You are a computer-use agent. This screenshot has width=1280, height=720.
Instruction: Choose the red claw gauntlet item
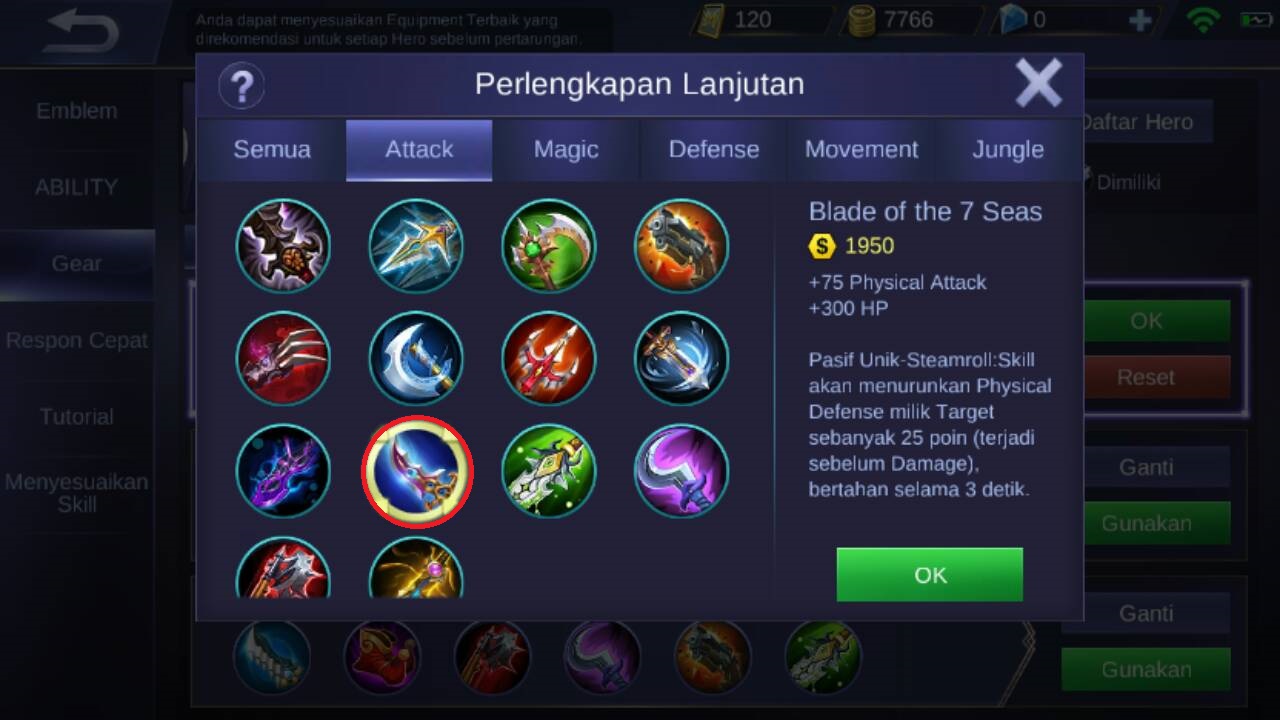pyautogui.click(x=283, y=359)
